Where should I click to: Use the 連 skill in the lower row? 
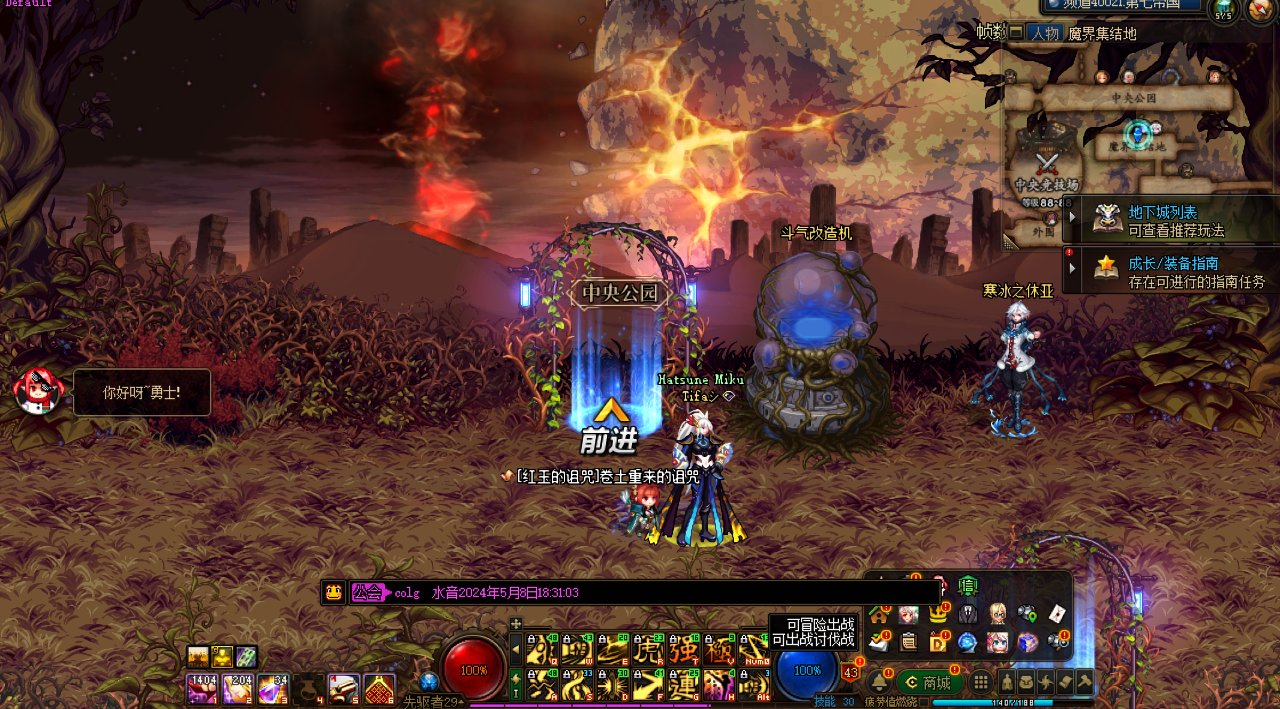[684, 685]
